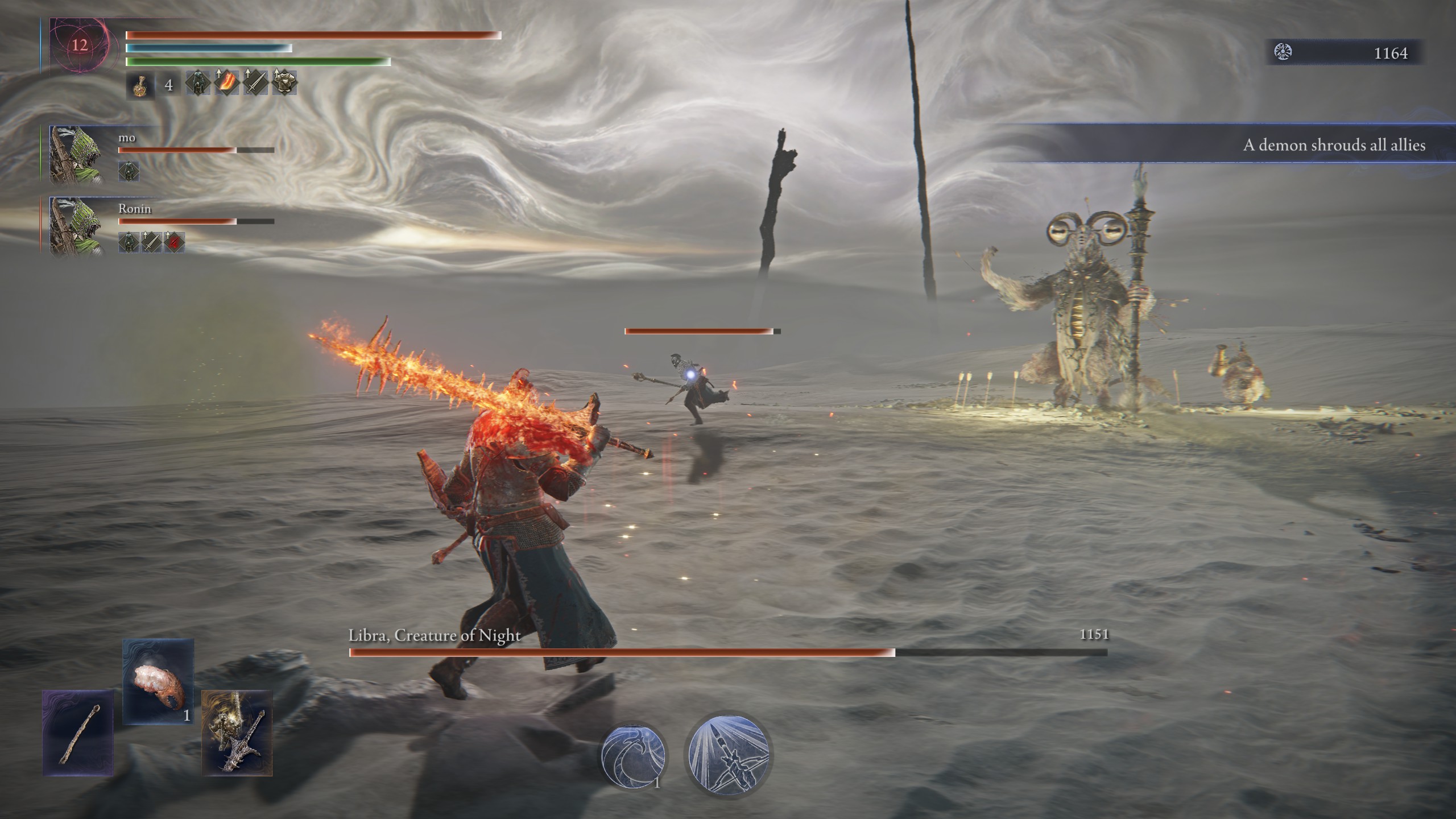Viewport: 1456px width, 819px height.
Task: Click the sword attack-up buff icon
Action: pos(257,85)
